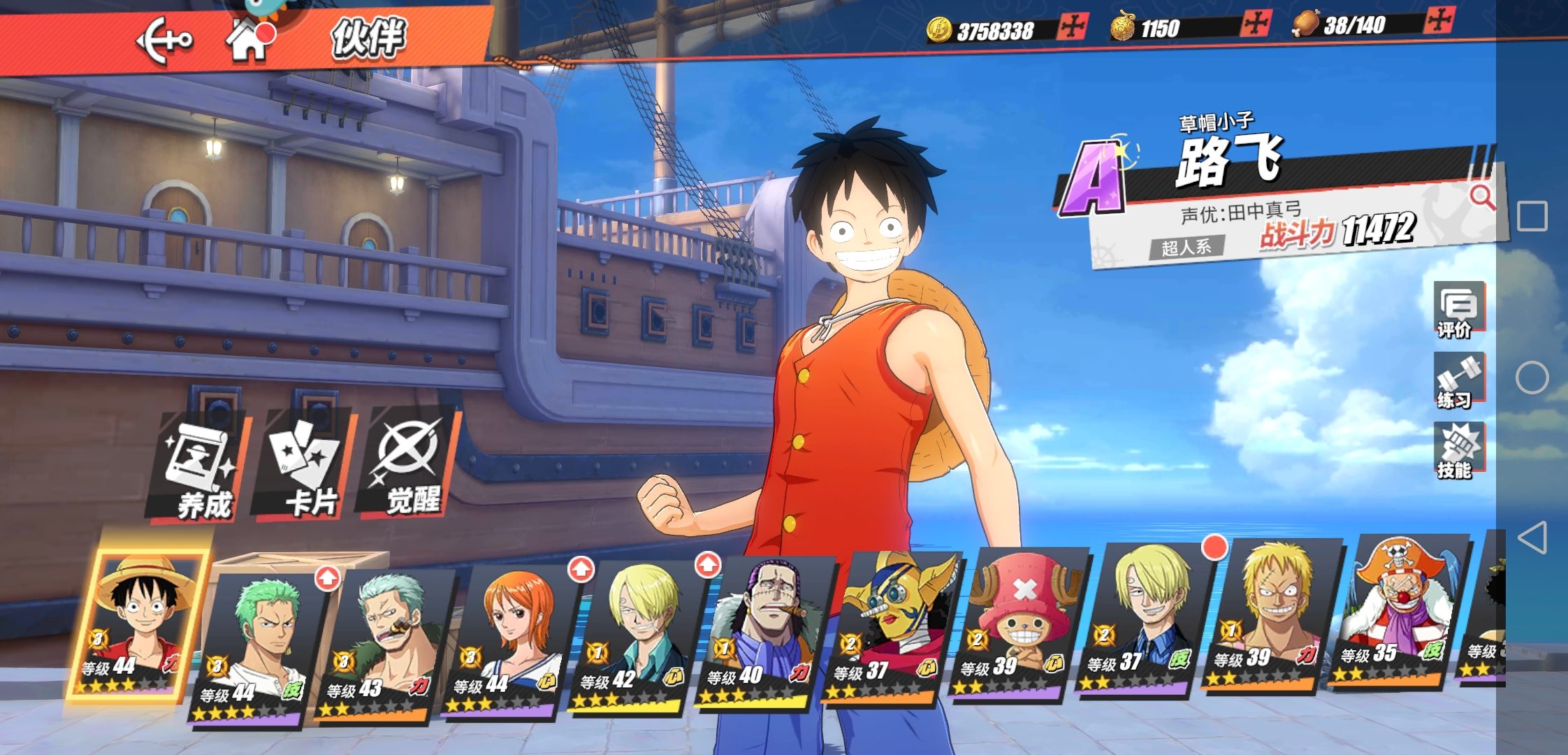
Task: Open Luffy's details with the magnifier icon
Action: (x=1481, y=198)
